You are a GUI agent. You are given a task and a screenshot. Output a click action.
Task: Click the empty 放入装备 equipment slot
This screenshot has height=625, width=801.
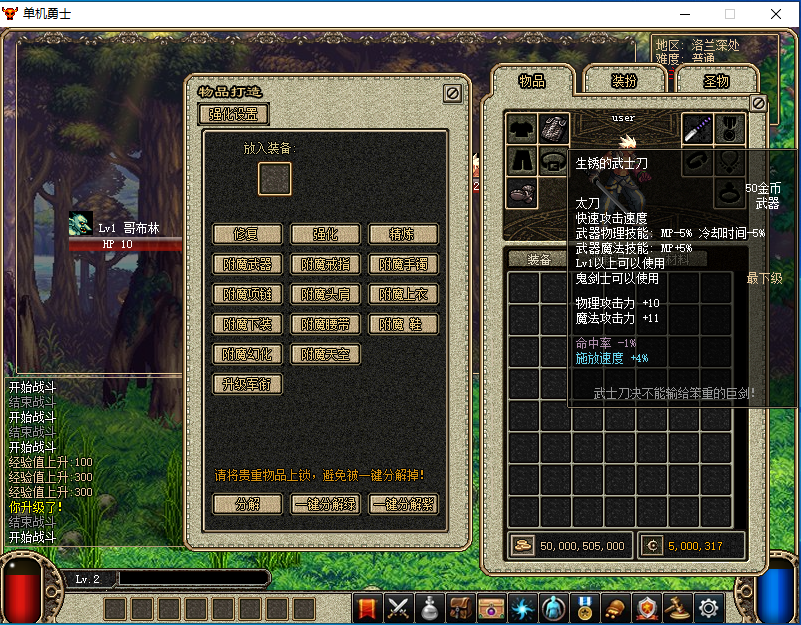point(275,178)
